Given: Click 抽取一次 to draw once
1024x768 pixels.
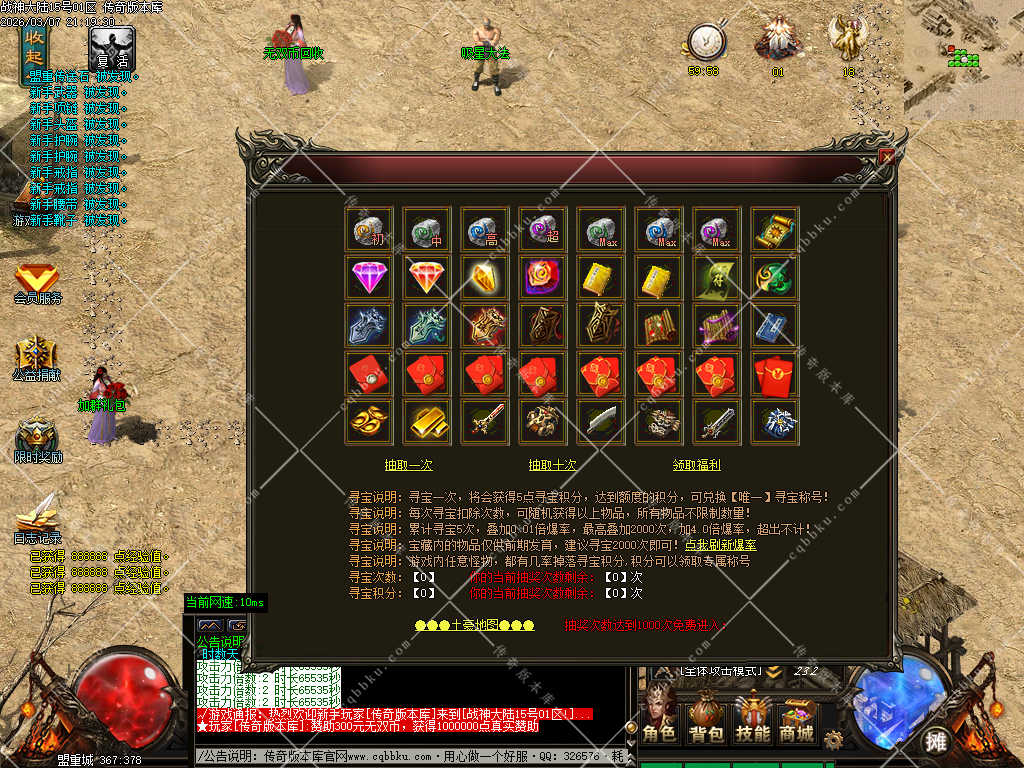Looking at the screenshot, I should click(x=409, y=465).
